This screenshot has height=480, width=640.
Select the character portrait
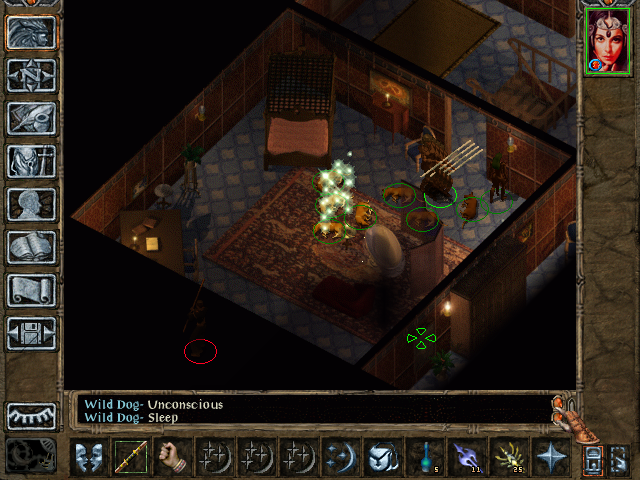[x=607, y=41]
